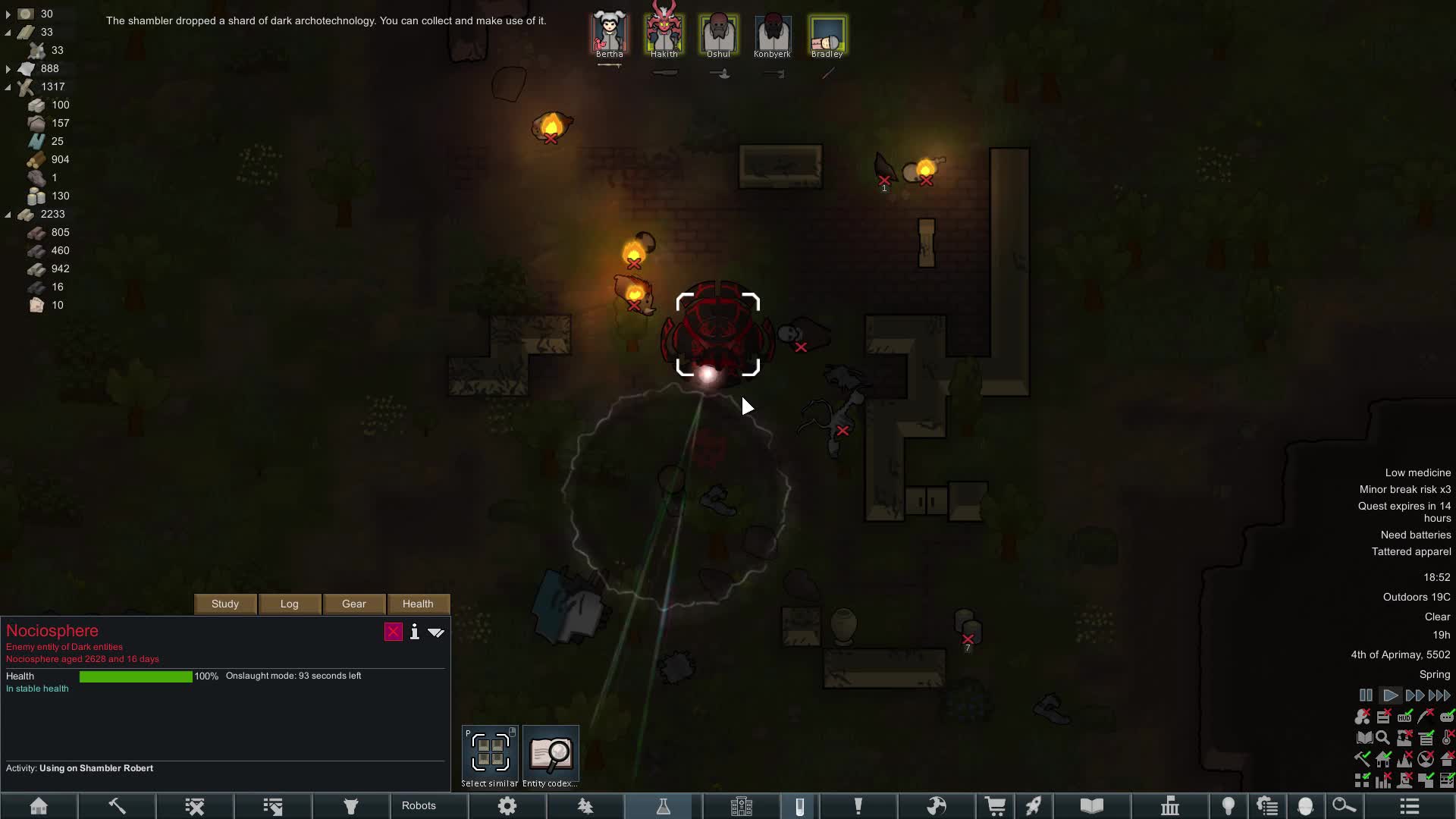Switch to the Log tab

(290, 604)
